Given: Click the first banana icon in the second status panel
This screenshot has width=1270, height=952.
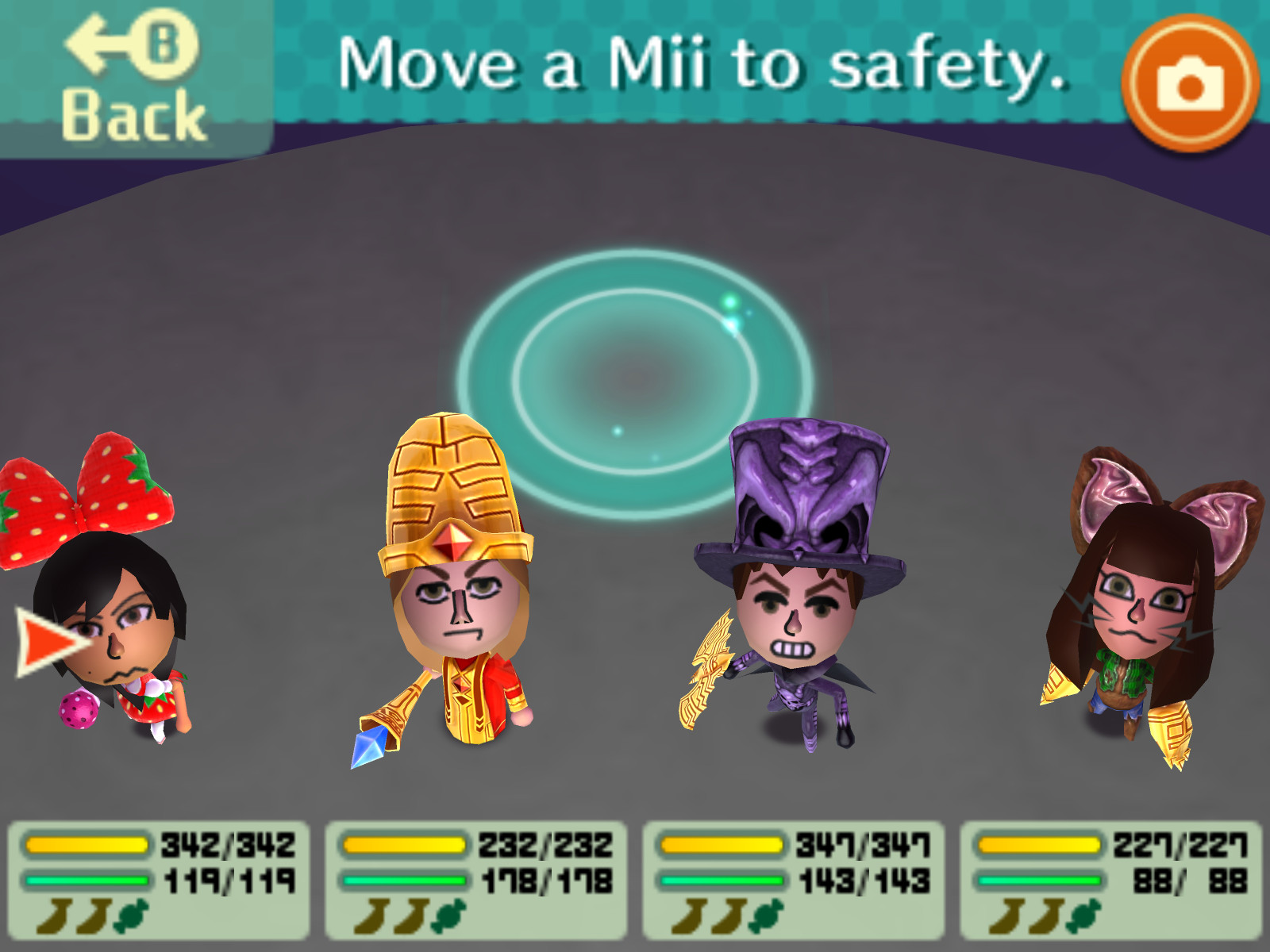Looking at the screenshot, I should tap(373, 916).
